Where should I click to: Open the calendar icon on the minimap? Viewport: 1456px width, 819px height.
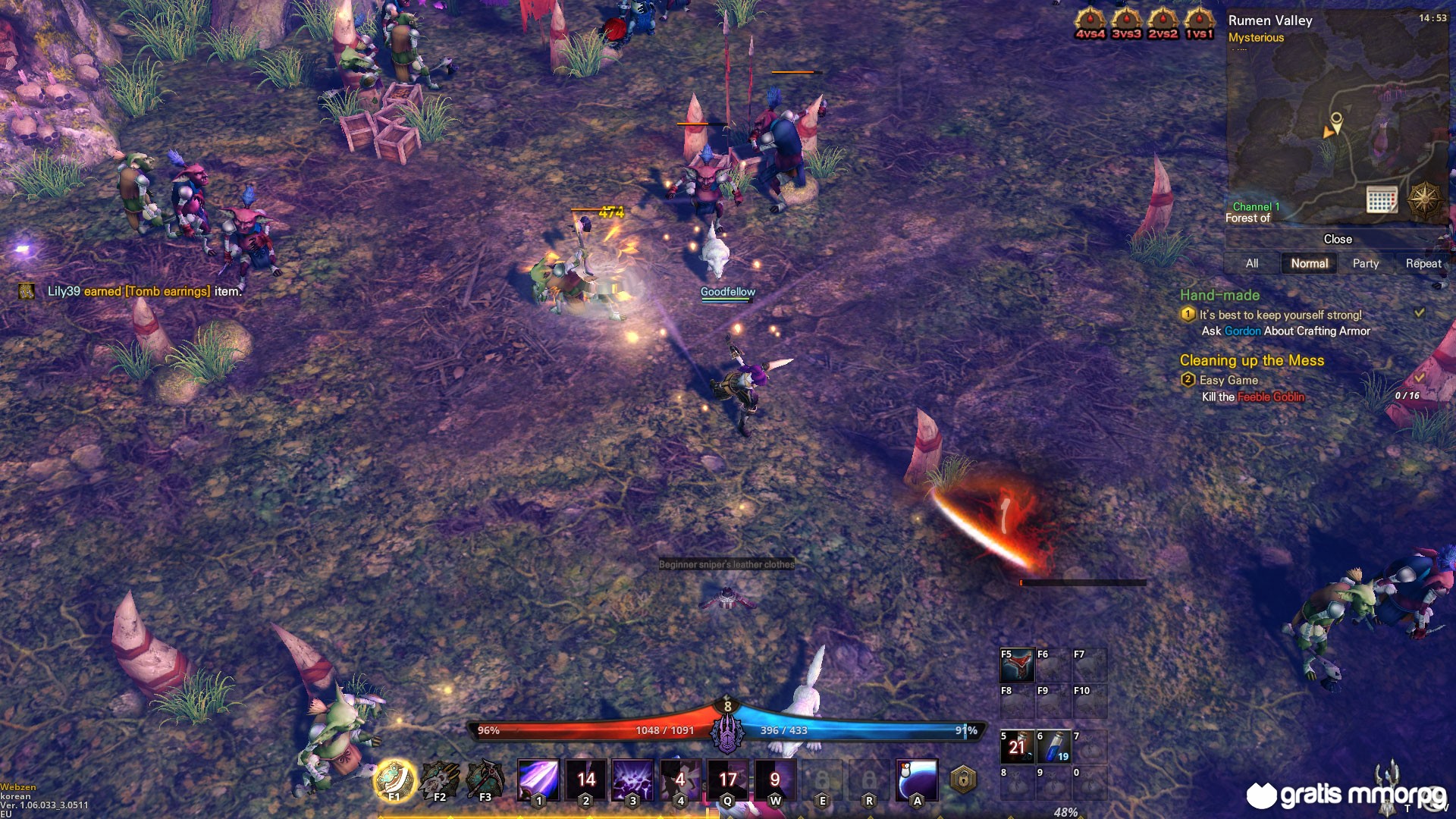coord(1381,199)
